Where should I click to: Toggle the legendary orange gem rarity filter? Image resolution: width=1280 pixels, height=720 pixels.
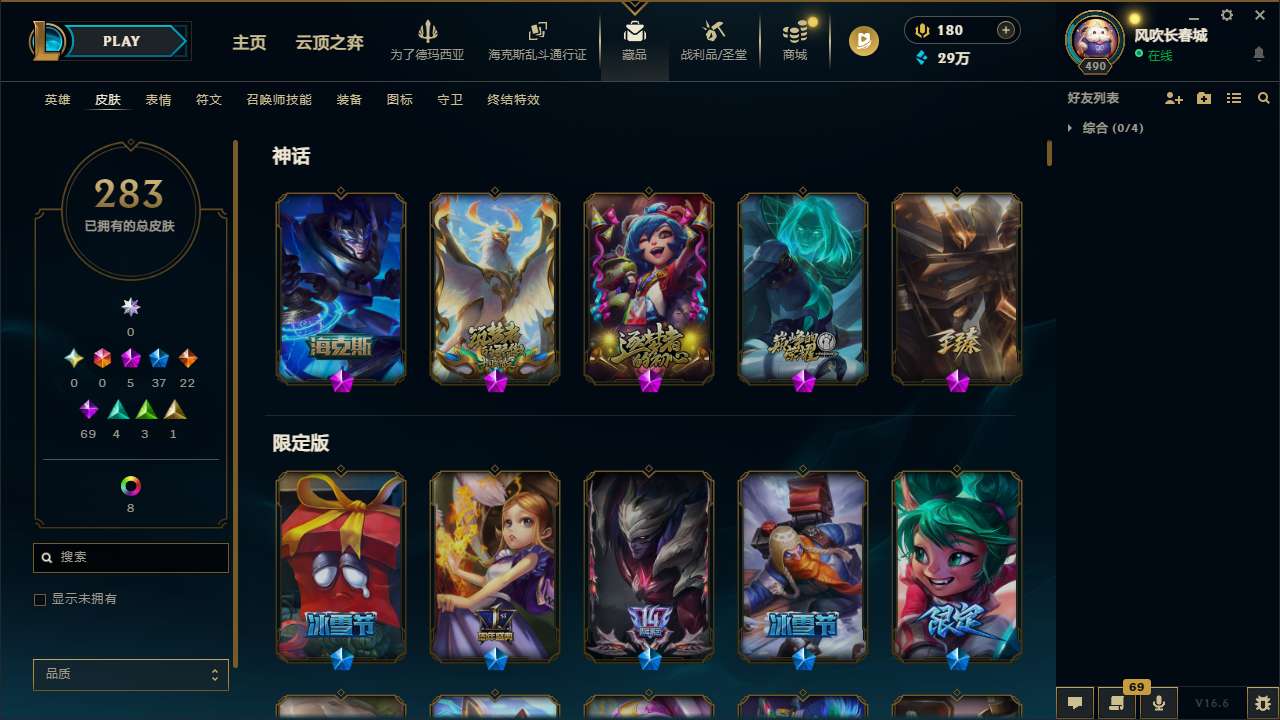(186, 358)
